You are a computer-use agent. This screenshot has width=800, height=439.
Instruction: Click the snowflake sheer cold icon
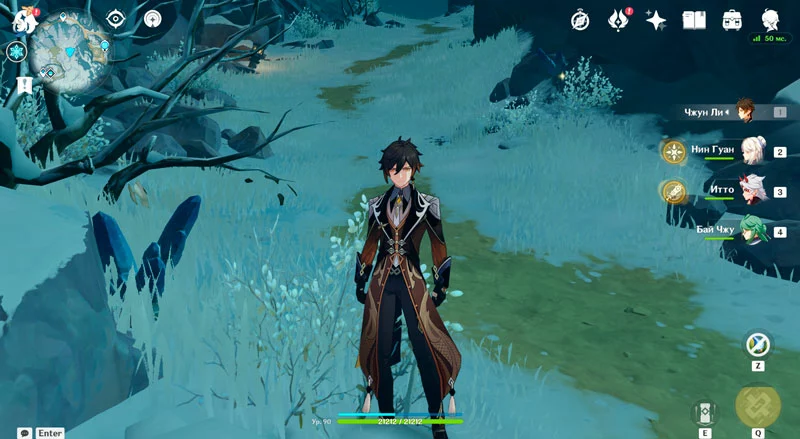click(16, 51)
